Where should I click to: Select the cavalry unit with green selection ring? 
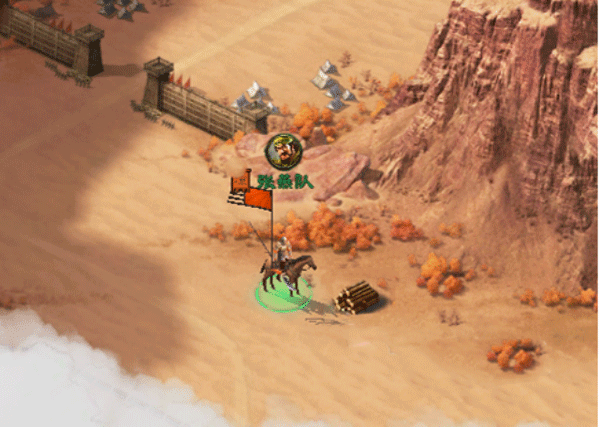(x=284, y=277)
